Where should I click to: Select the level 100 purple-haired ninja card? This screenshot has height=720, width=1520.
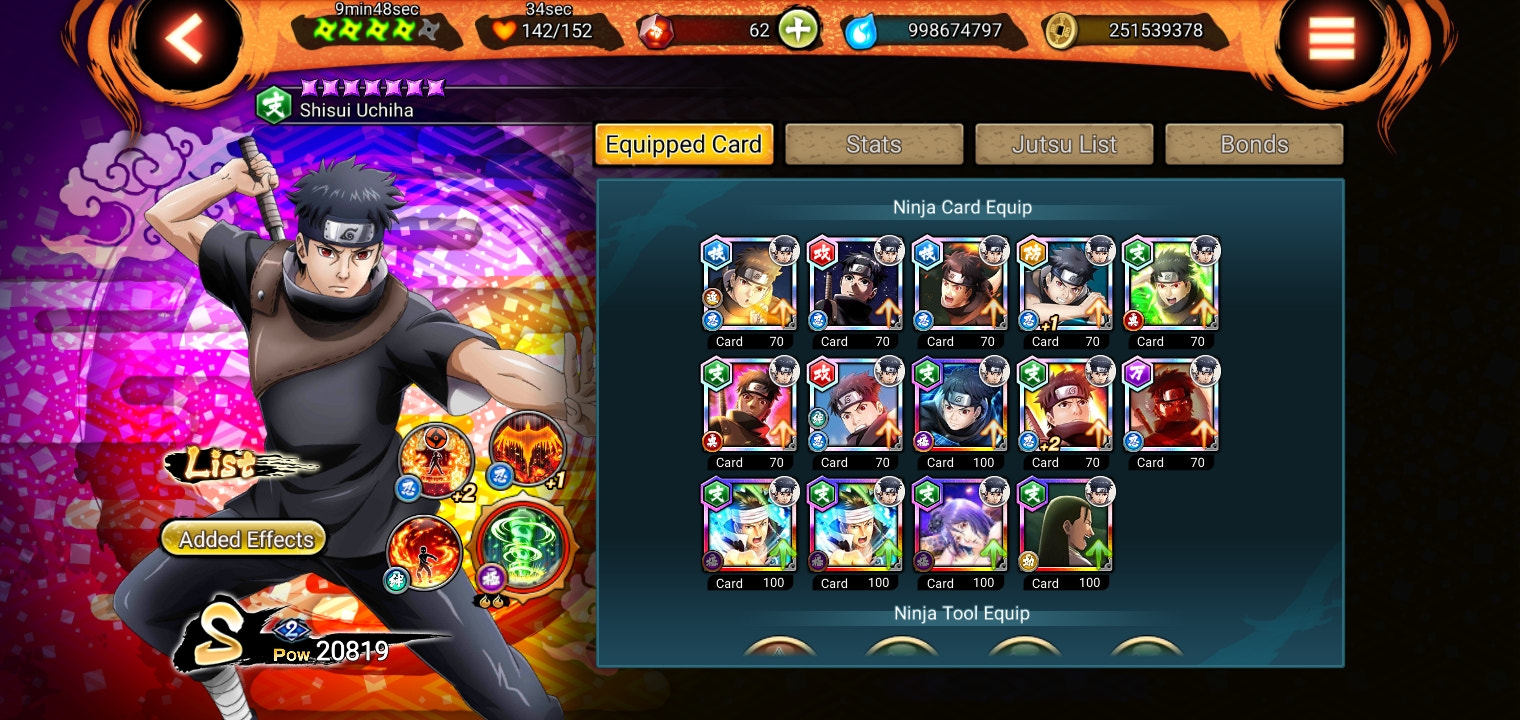pyautogui.click(x=959, y=525)
